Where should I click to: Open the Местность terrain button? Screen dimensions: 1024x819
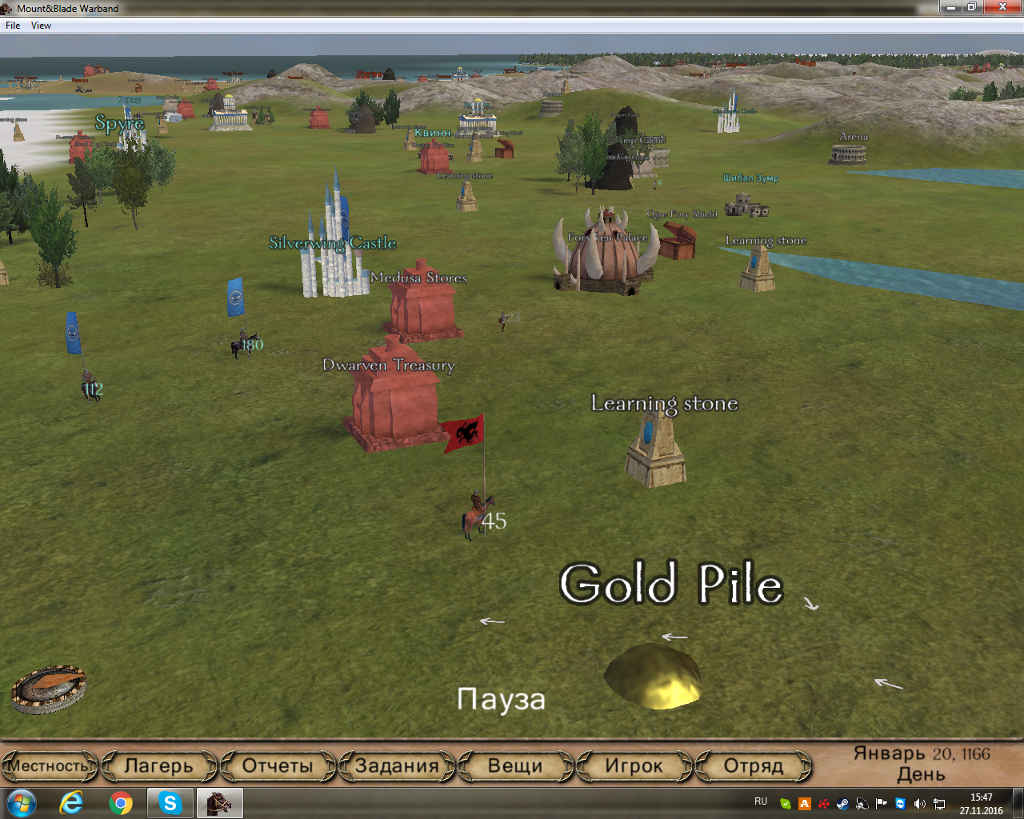click(50, 767)
